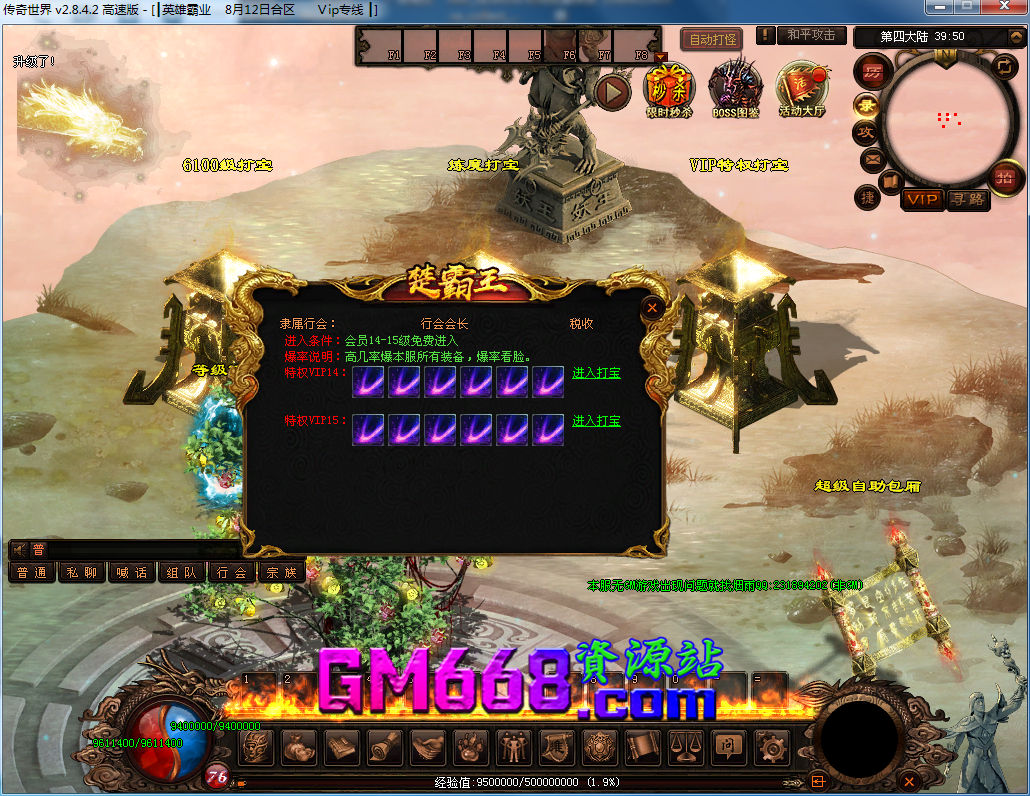This screenshot has height=796, width=1030.
Task: Close the 楚霸王 dialog window
Action: point(652,308)
